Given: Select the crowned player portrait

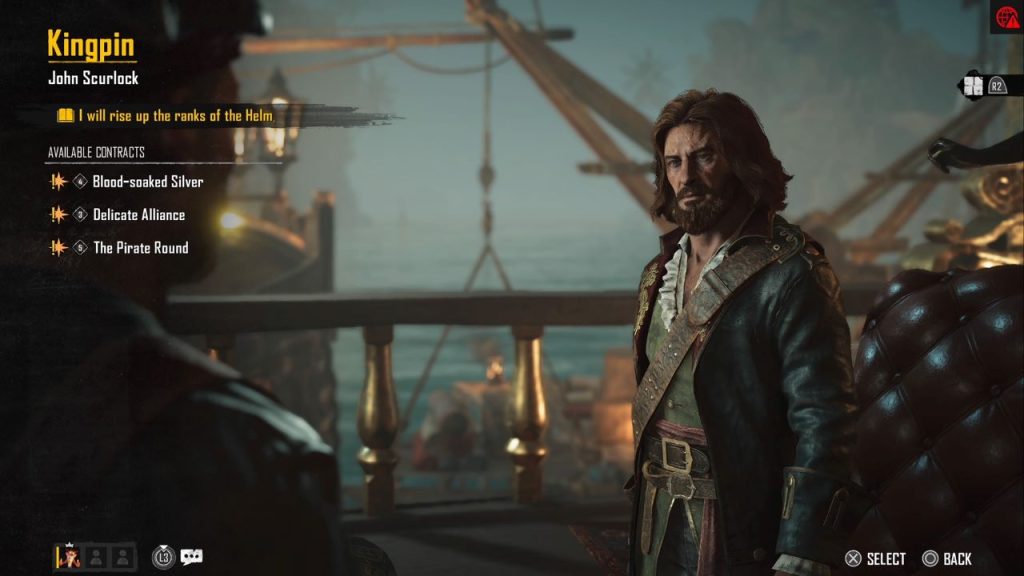Looking at the screenshot, I should (x=68, y=557).
